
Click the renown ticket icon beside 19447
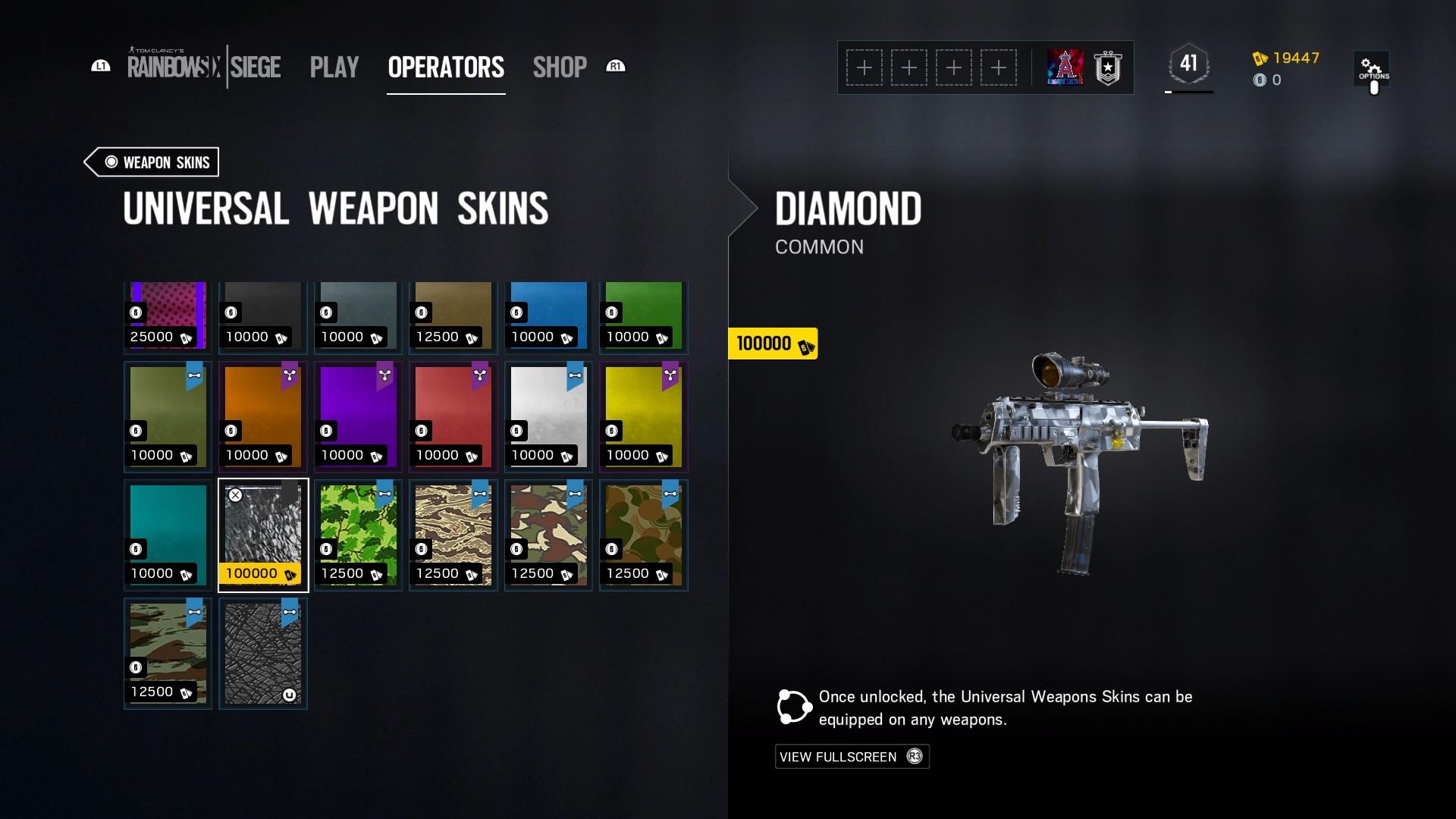point(1259,57)
